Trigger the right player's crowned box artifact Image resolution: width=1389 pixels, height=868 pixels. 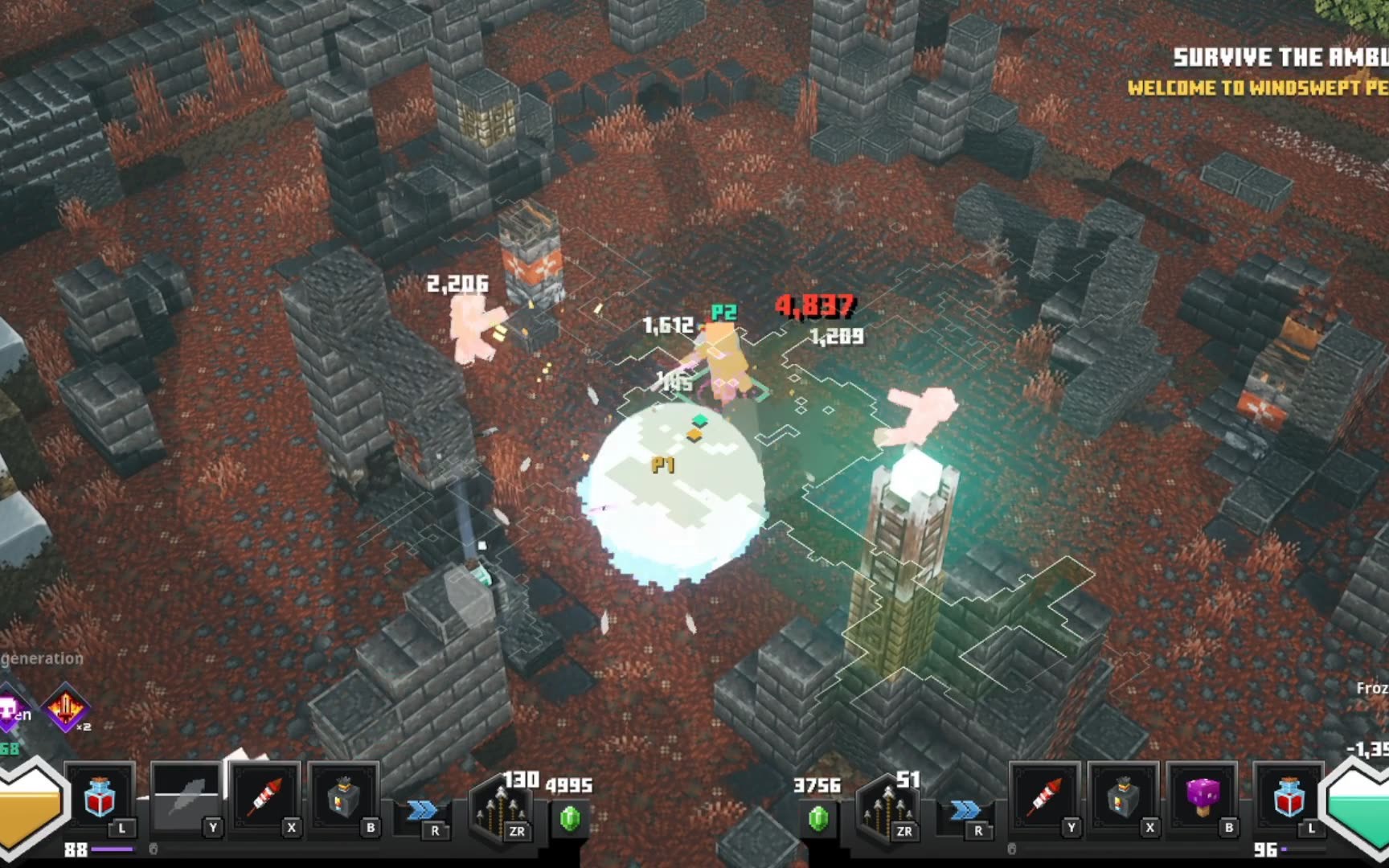coord(1123,798)
